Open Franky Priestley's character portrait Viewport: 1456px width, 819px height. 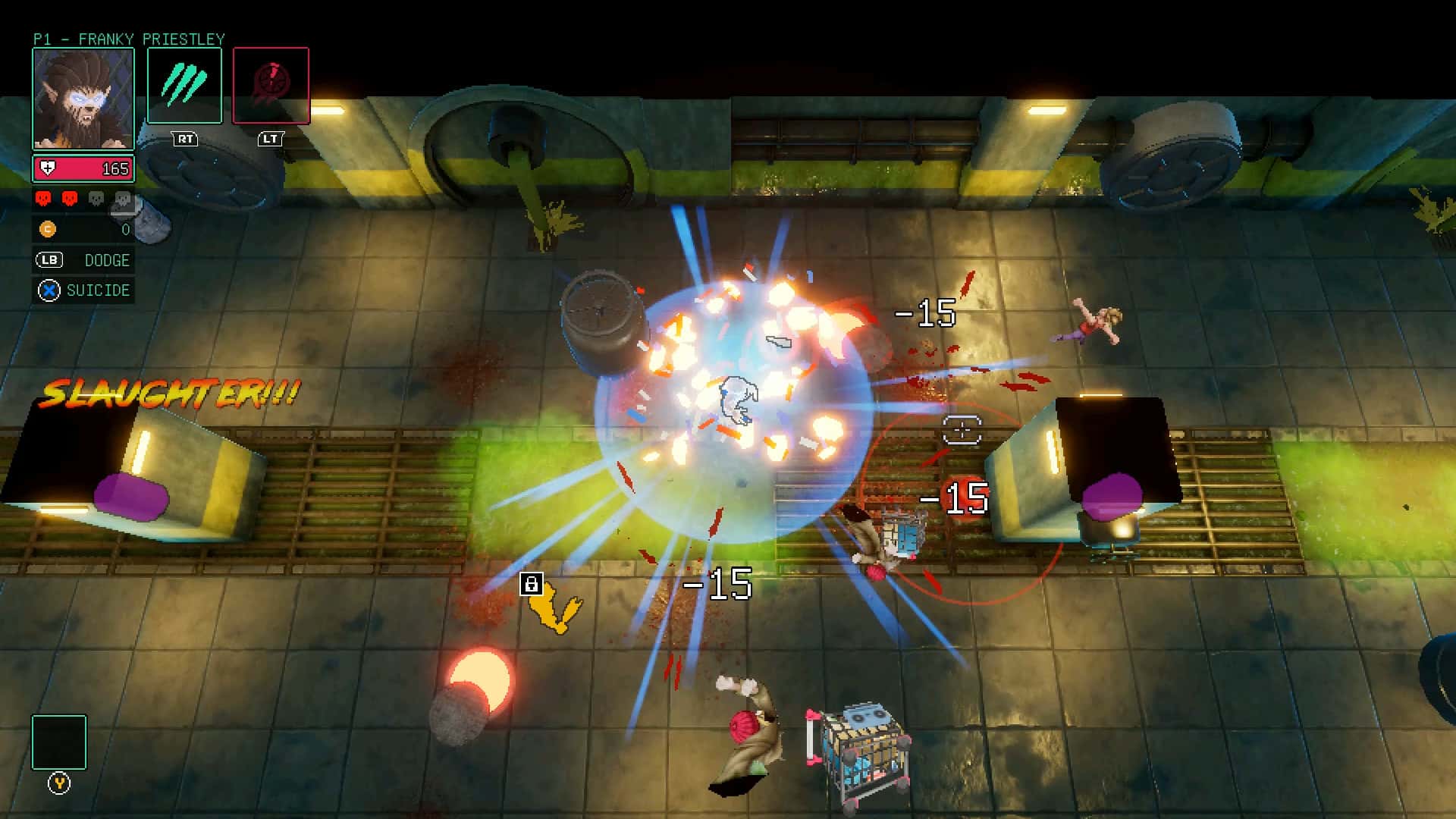(x=82, y=97)
